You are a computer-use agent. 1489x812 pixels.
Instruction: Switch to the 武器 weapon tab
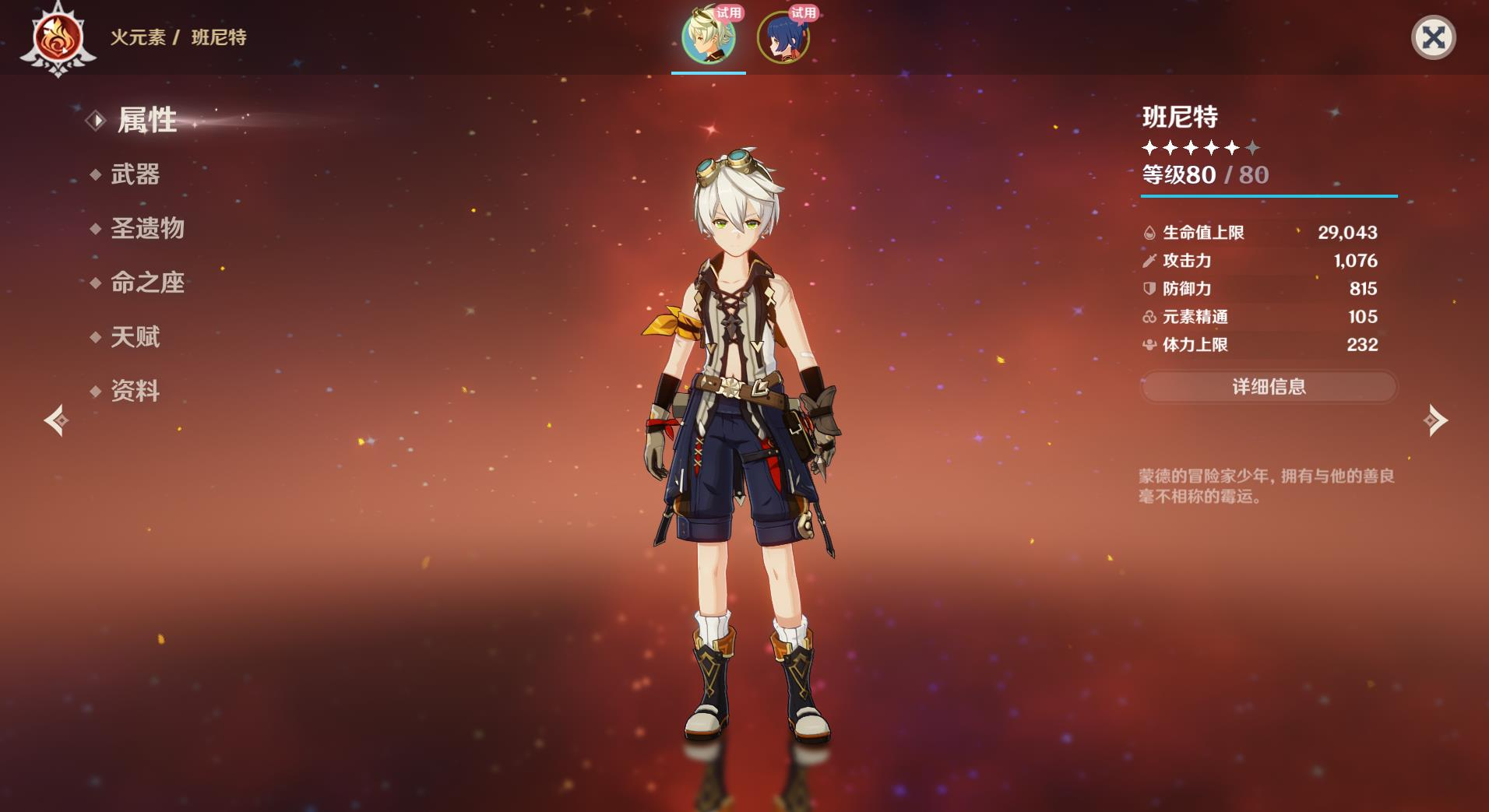tap(135, 174)
